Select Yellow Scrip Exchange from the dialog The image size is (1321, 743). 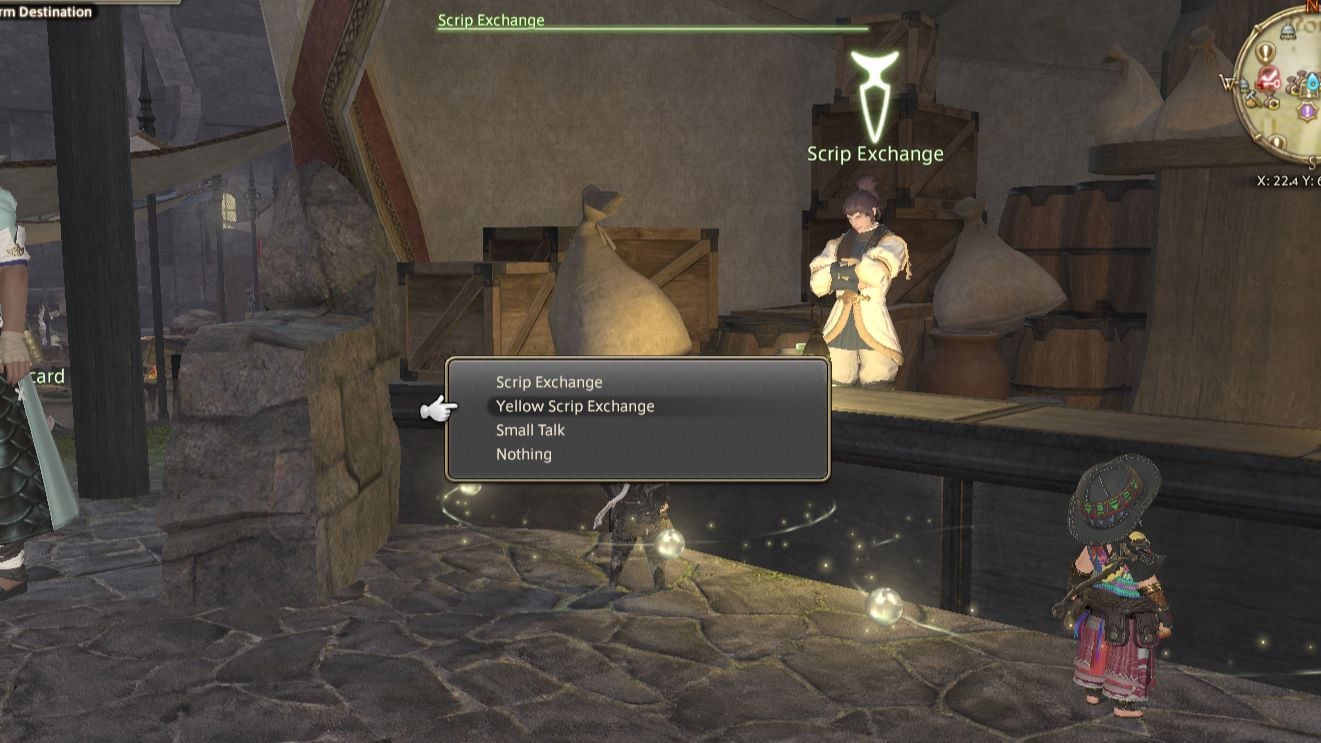pos(574,406)
